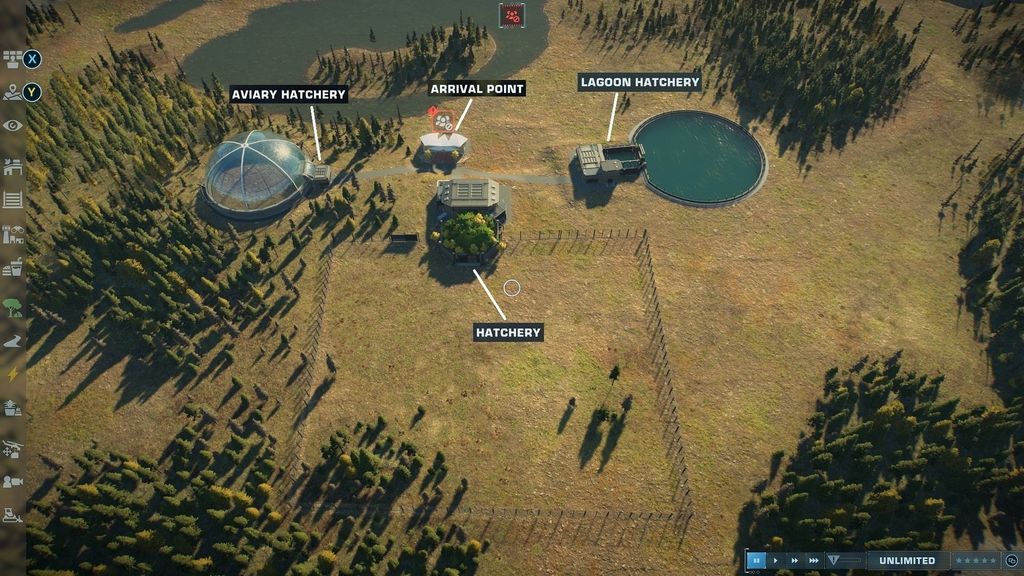The width and height of the screenshot is (1024, 576).
Task: Open the warning triangle alerts indicator
Action: (834, 561)
